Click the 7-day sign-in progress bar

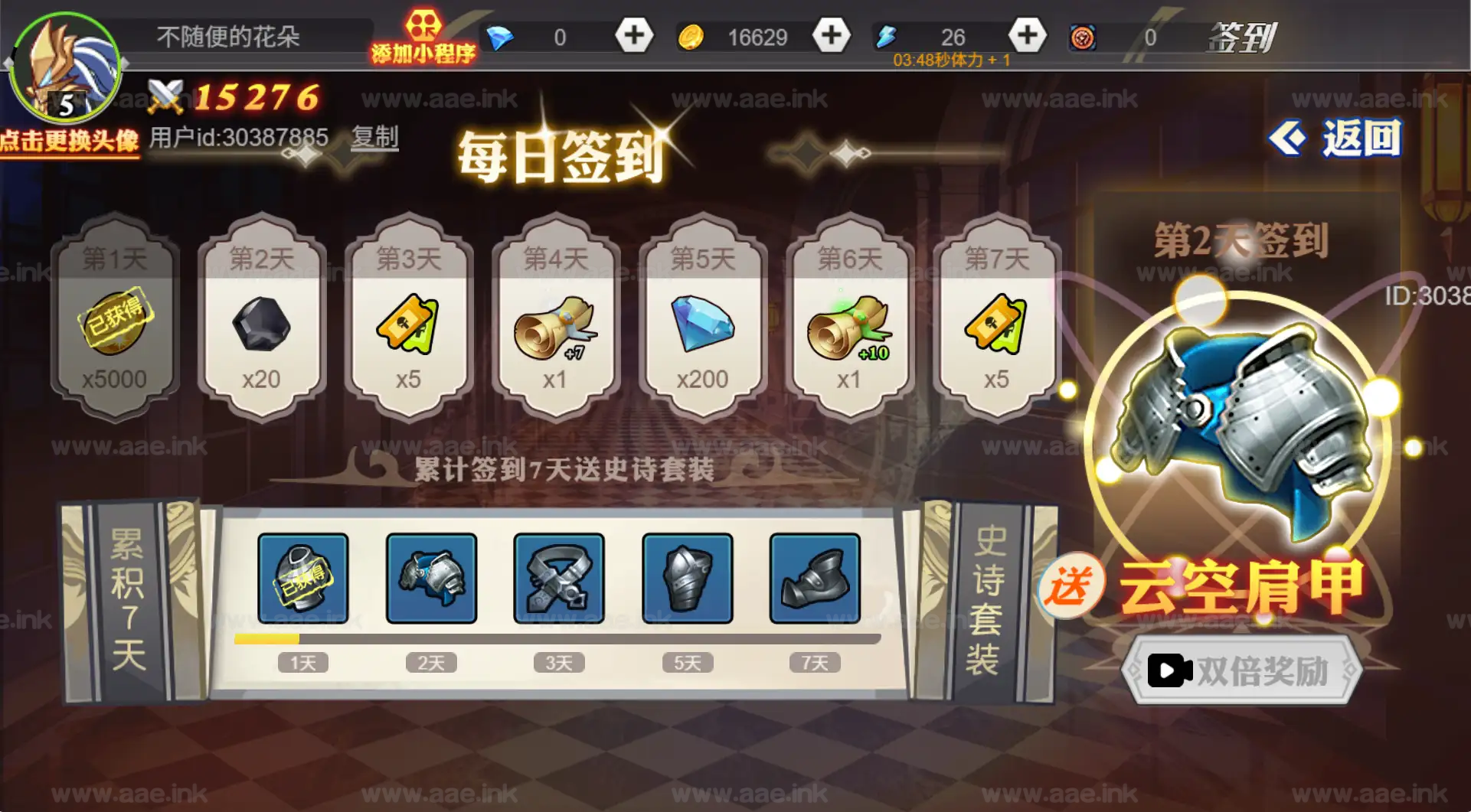555,638
